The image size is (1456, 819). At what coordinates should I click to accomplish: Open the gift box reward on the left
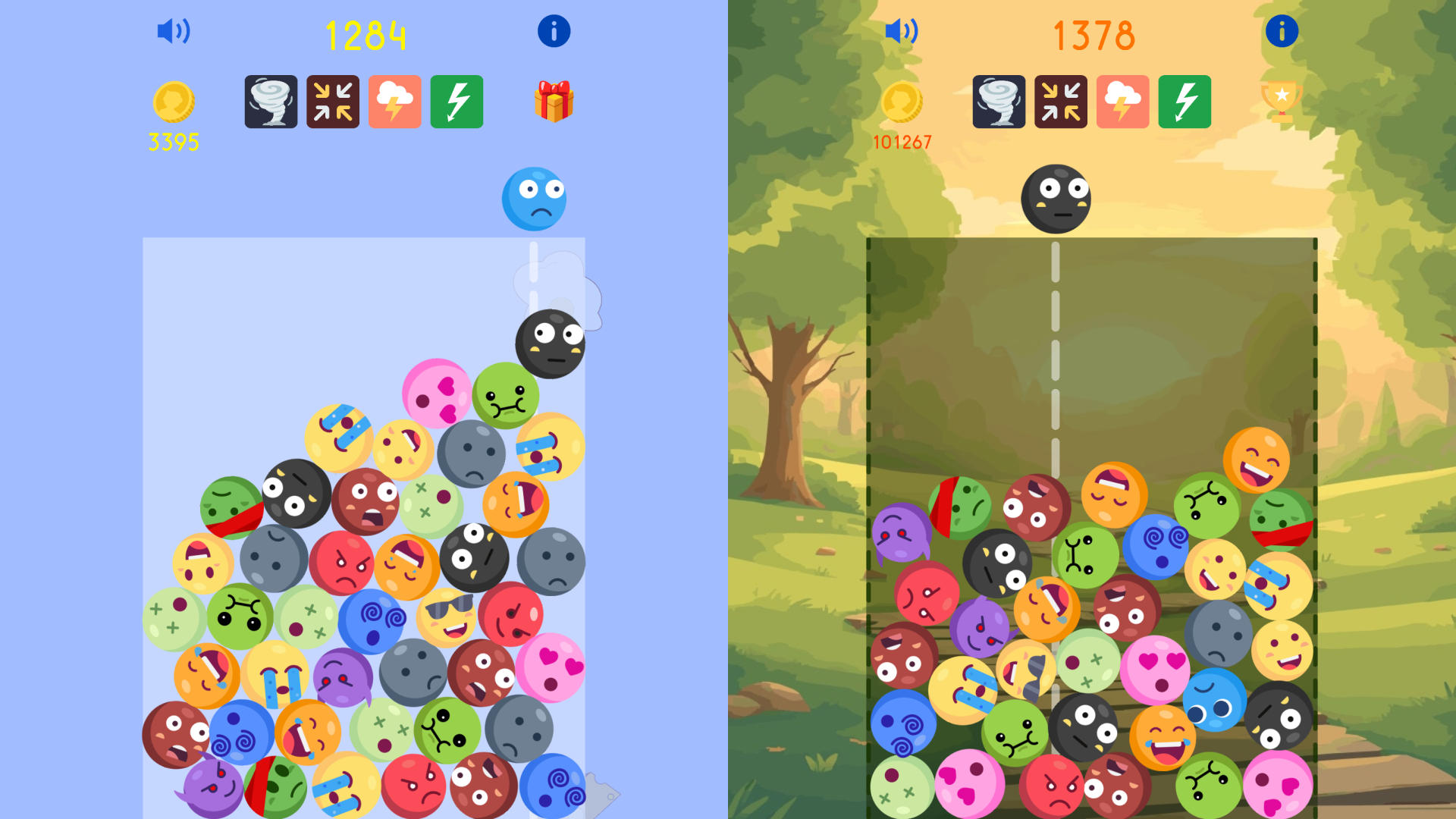point(554,102)
